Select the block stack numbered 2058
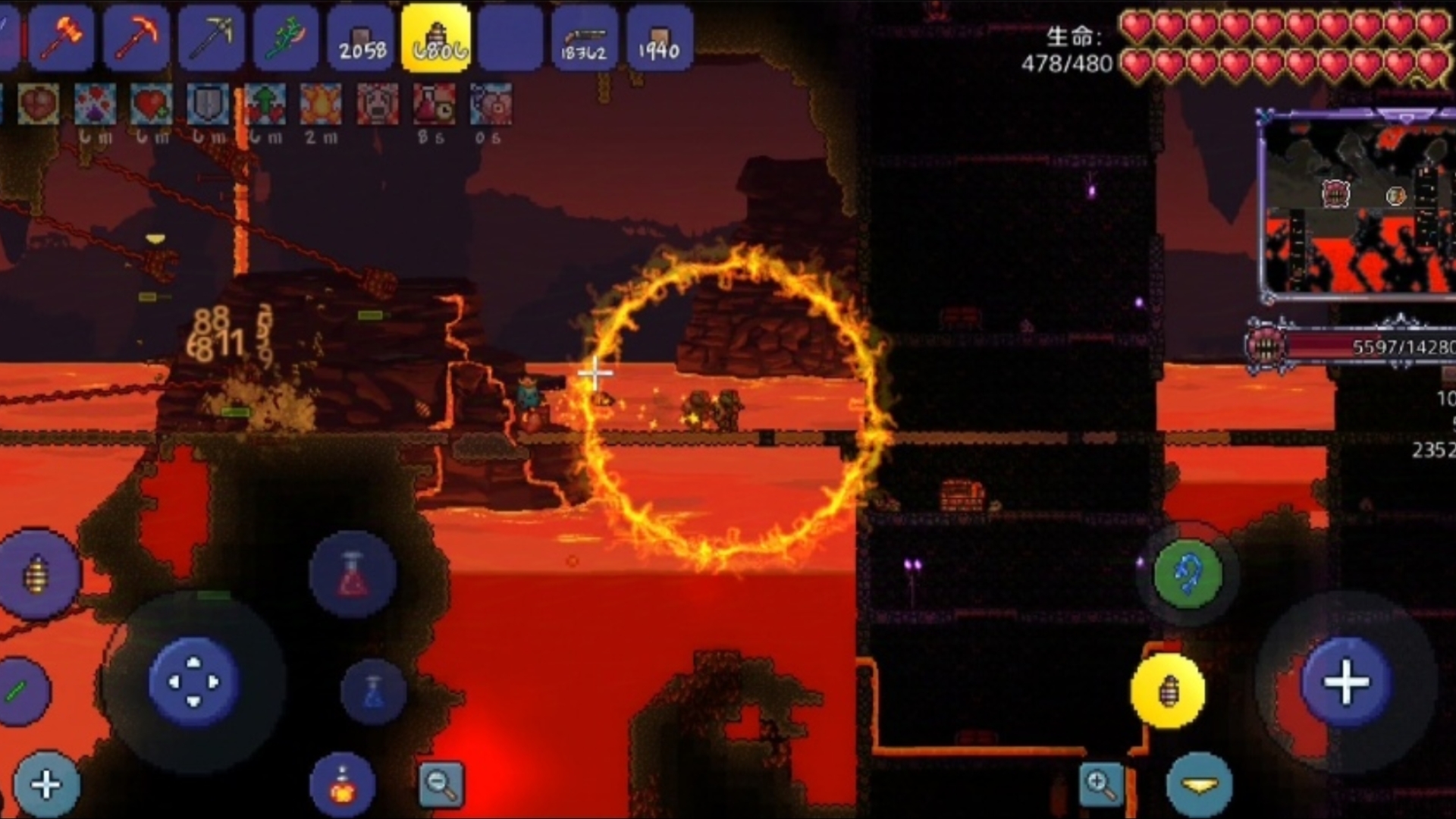Screen dimensions: 1456x819 [x=361, y=38]
